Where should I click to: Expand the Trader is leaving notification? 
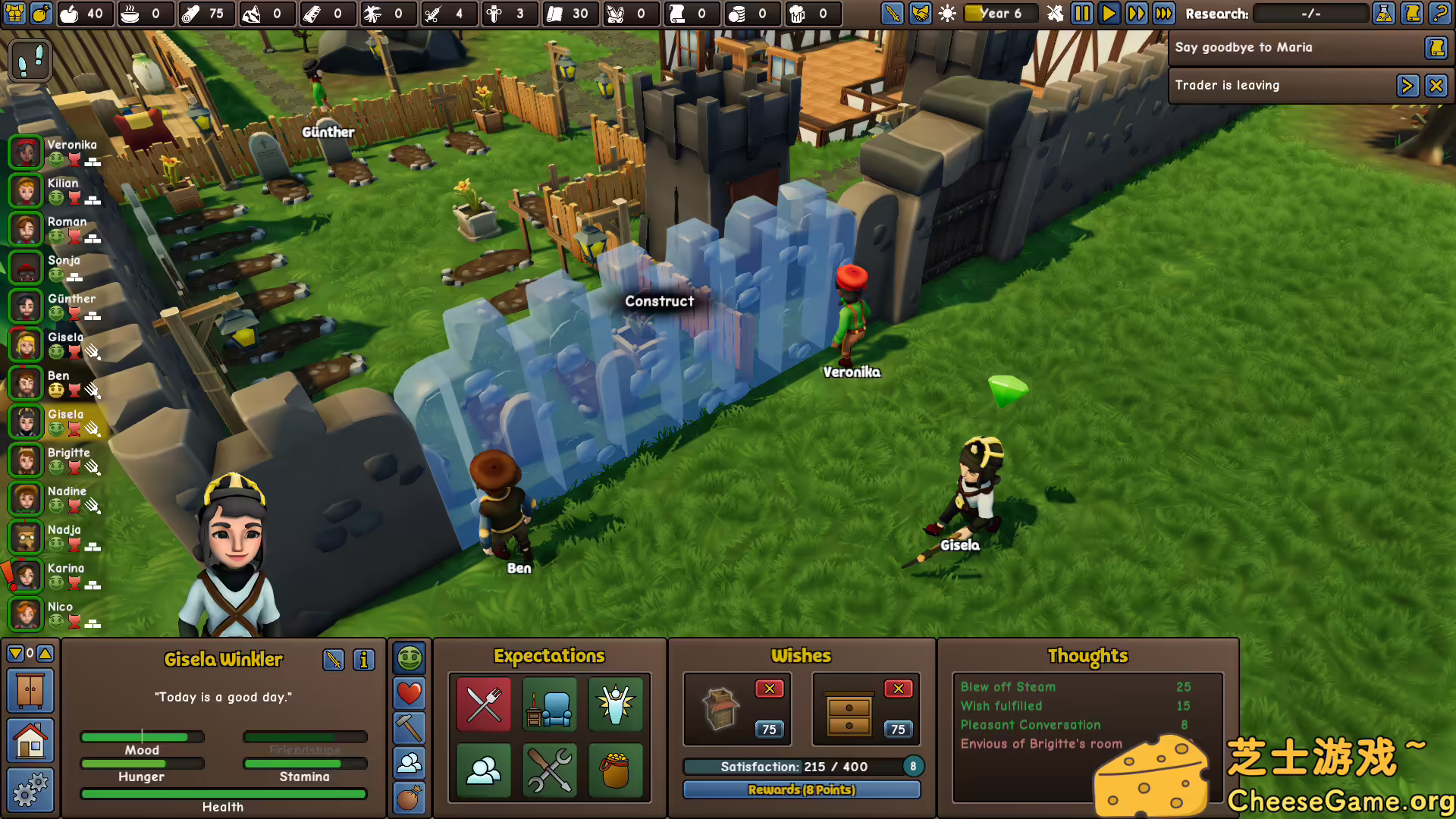[x=1408, y=86]
